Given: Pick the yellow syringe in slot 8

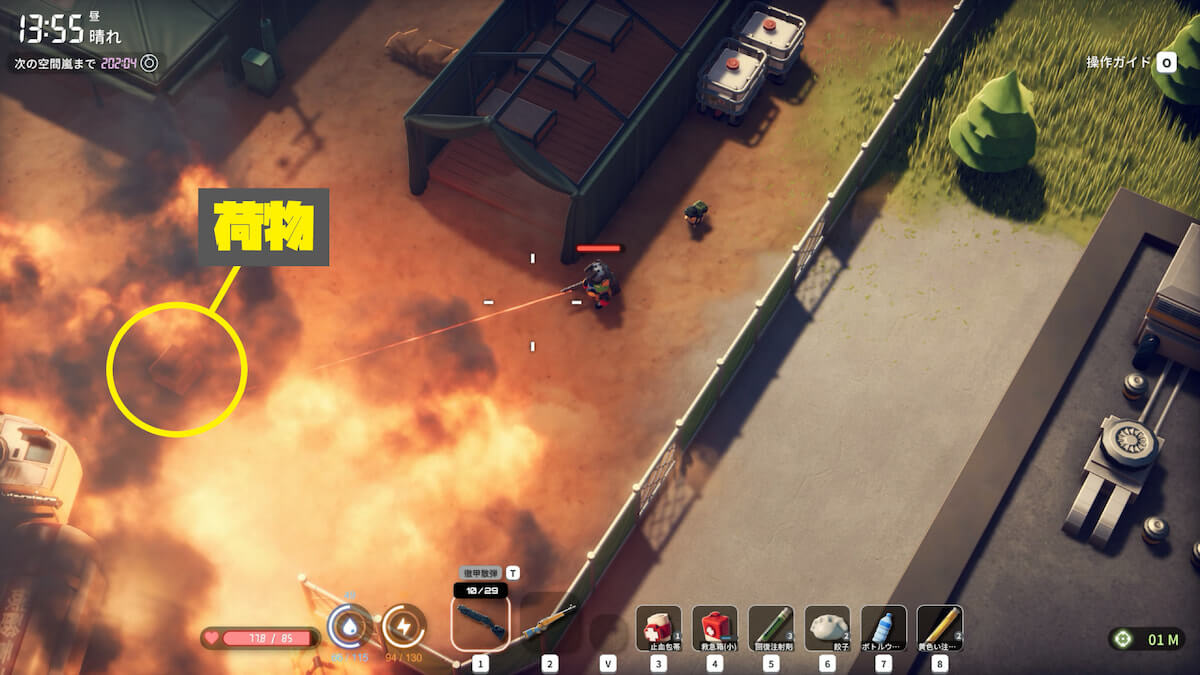Looking at the screenshot, I should (939, 628).
